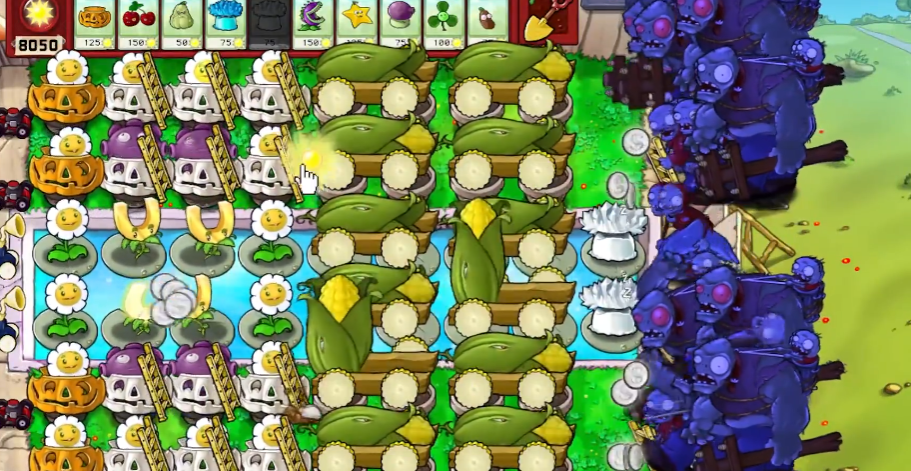
Task: Click the greyed-out dark mushroom seed packet
Action: (268, 22)
